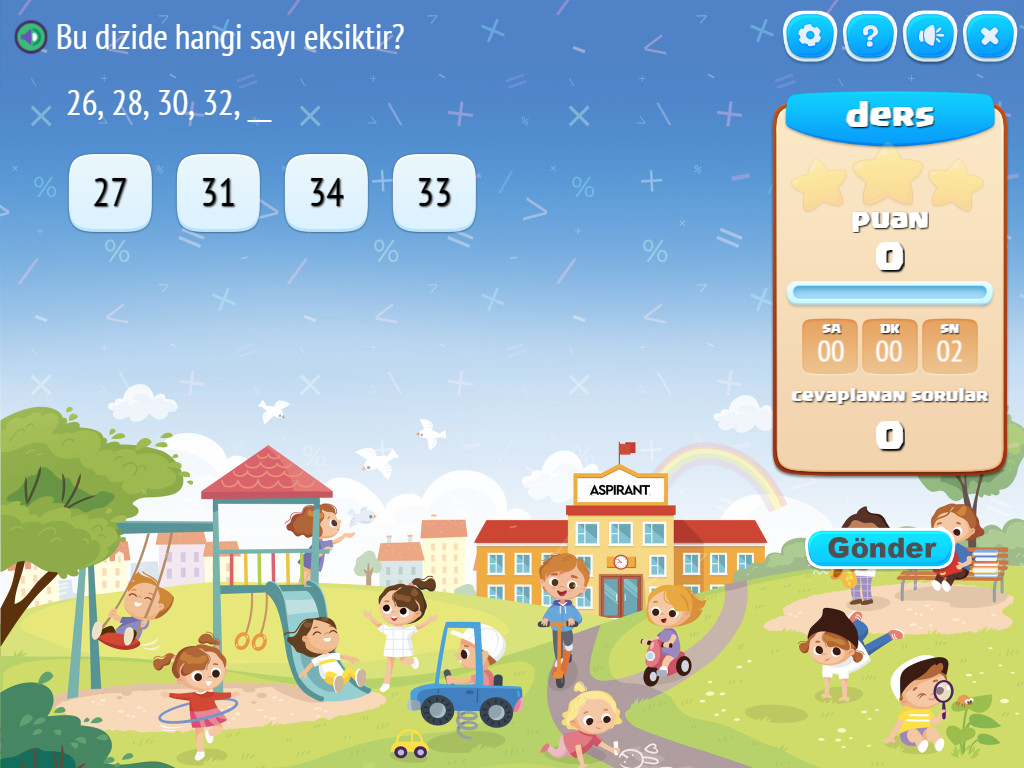The width and height of the screenshot is (1024, 768).
Task: Choose answer tile 27
Action: 110,192
